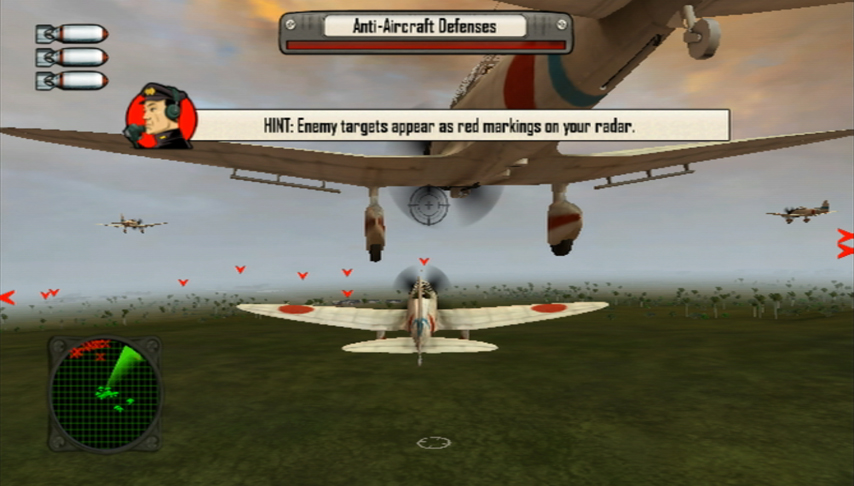Click the commander portrait with headset

pos(159,117)
